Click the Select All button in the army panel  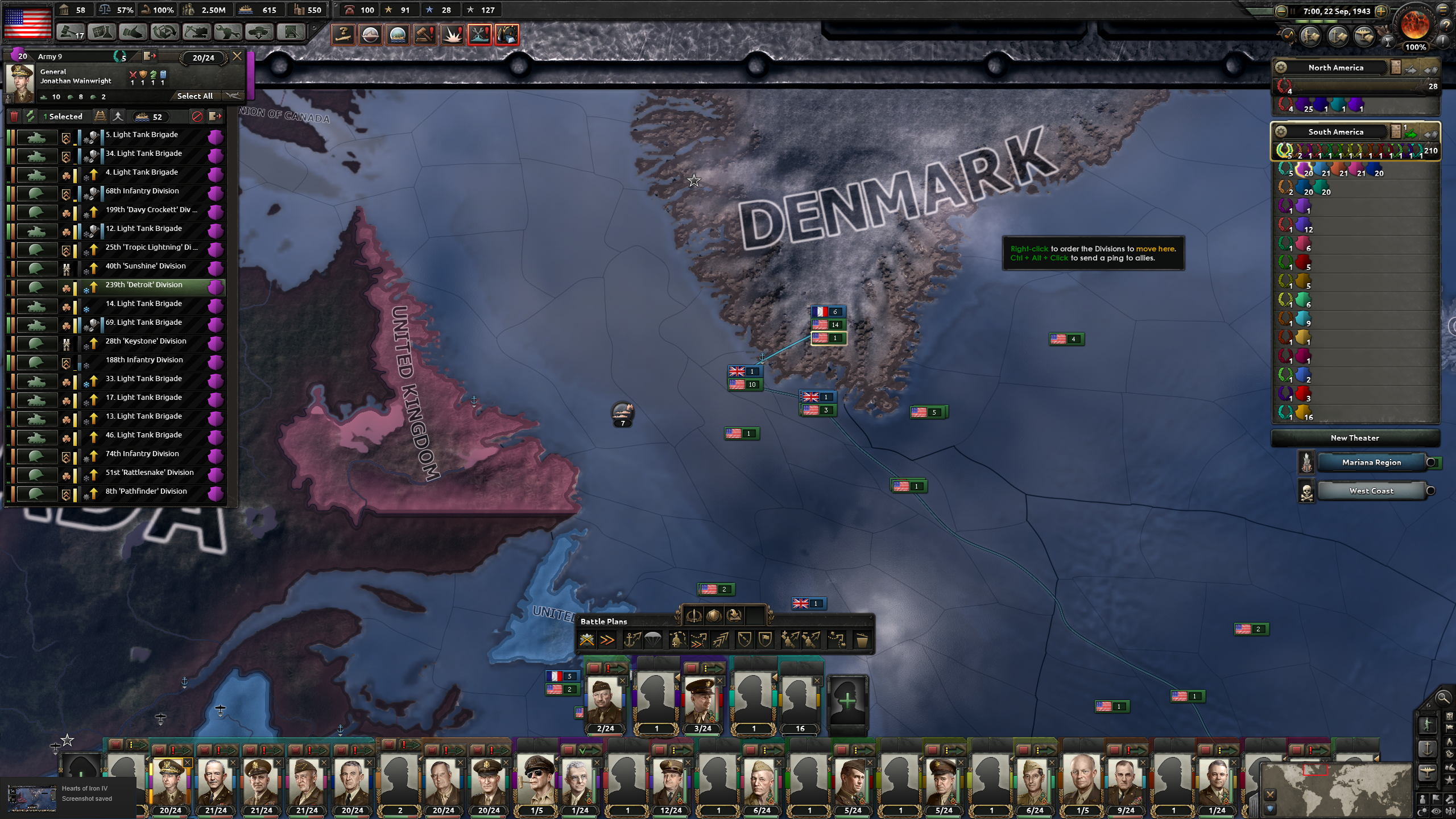[x=195, y=96]
